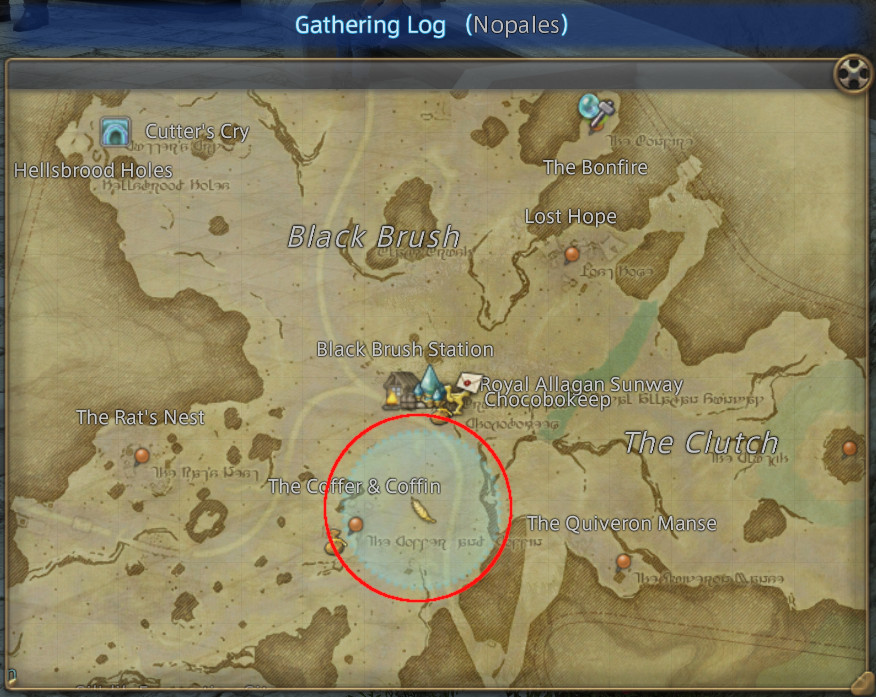876x697 pixels.
Task: Select the Cutter's Cry dungeon marker
Action: click(x=115, y=131)
